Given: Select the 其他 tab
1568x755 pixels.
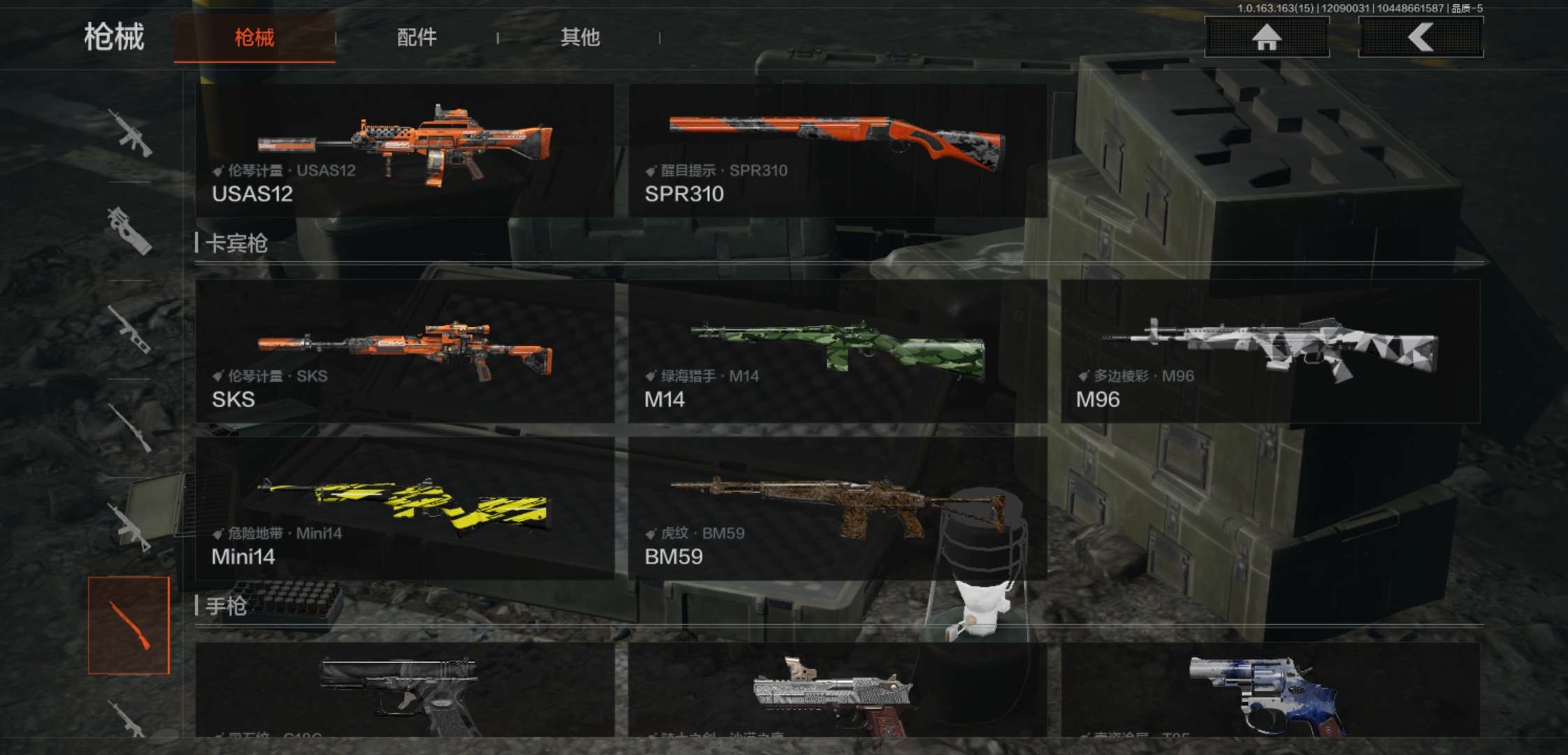Looking at the screenshot, I should tap(580, 38).
